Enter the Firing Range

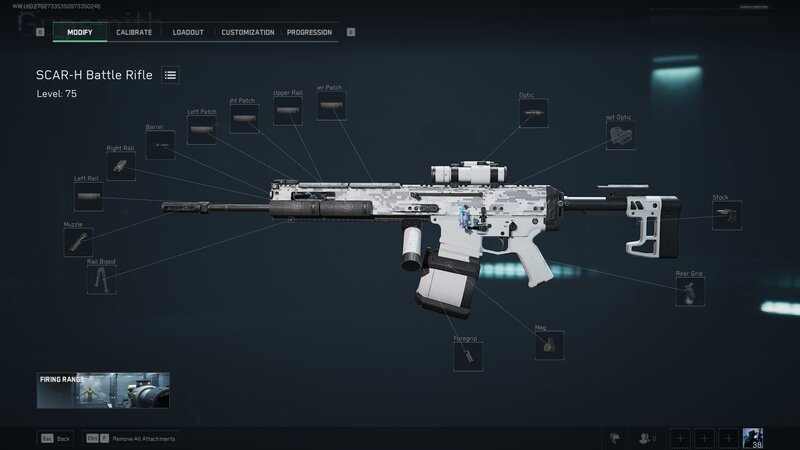(103, 390)
